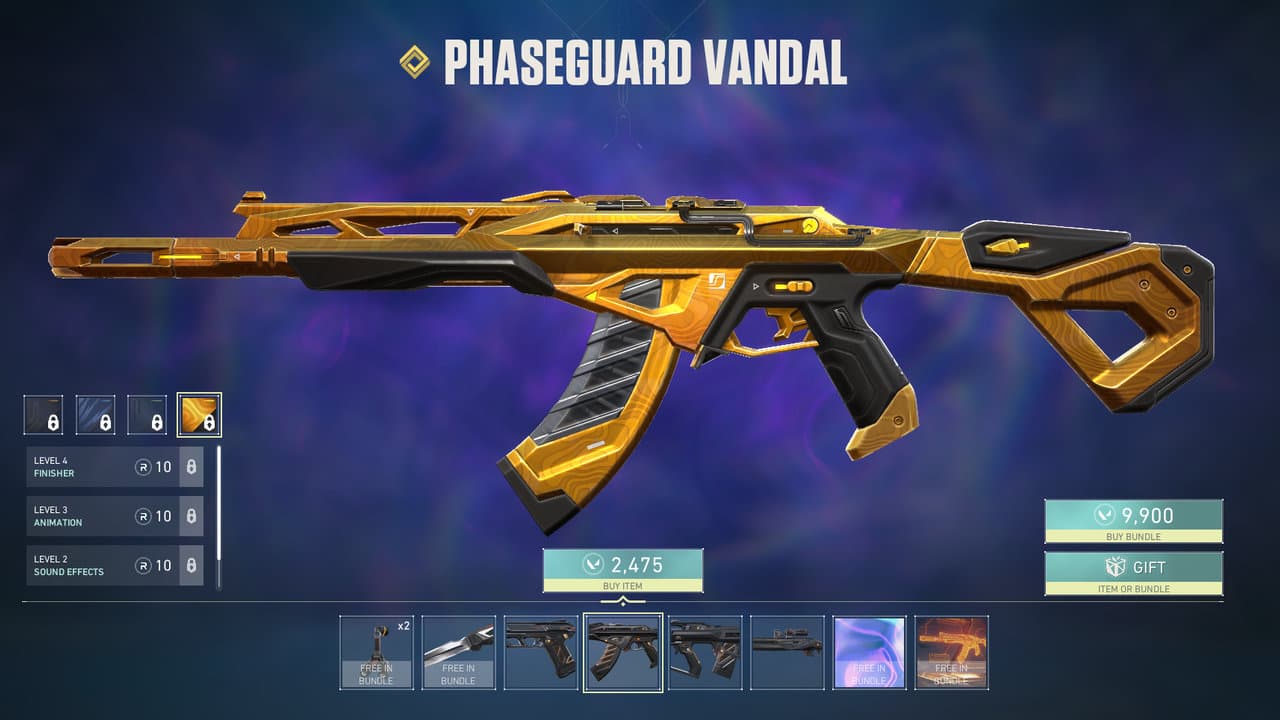The image size is (1280, 720).
Task: Collapse the bundle carousel using the chevron arrow
Action: (x=623, y=599)
